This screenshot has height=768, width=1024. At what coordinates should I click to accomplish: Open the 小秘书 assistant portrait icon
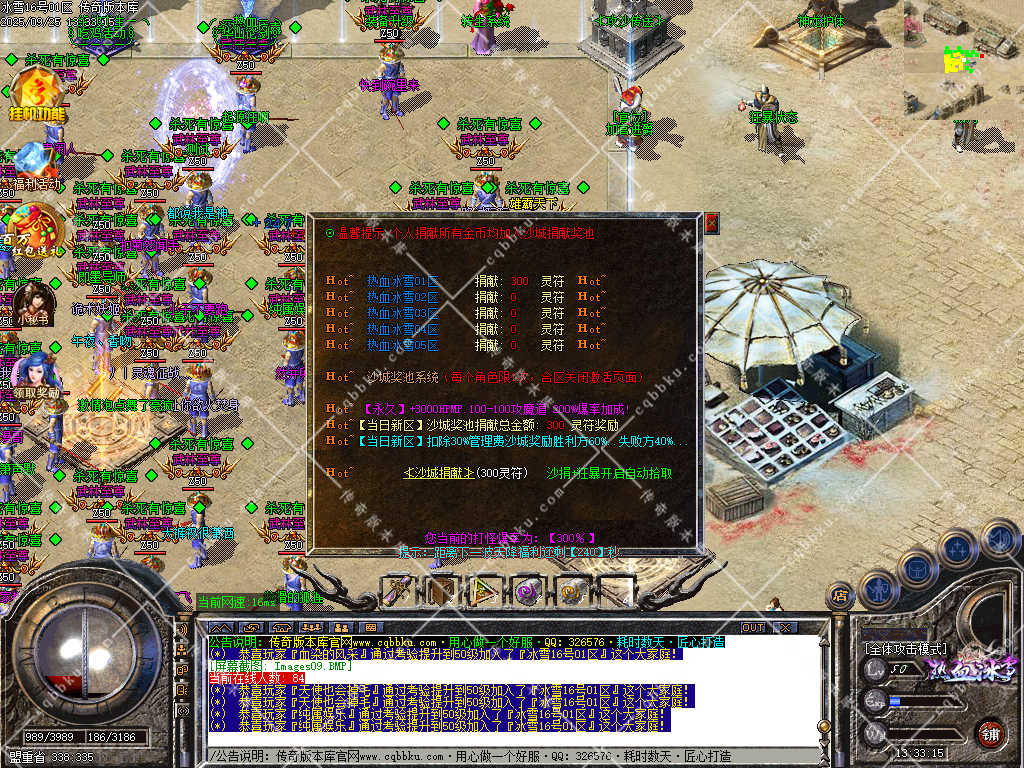tap(32, 303)
